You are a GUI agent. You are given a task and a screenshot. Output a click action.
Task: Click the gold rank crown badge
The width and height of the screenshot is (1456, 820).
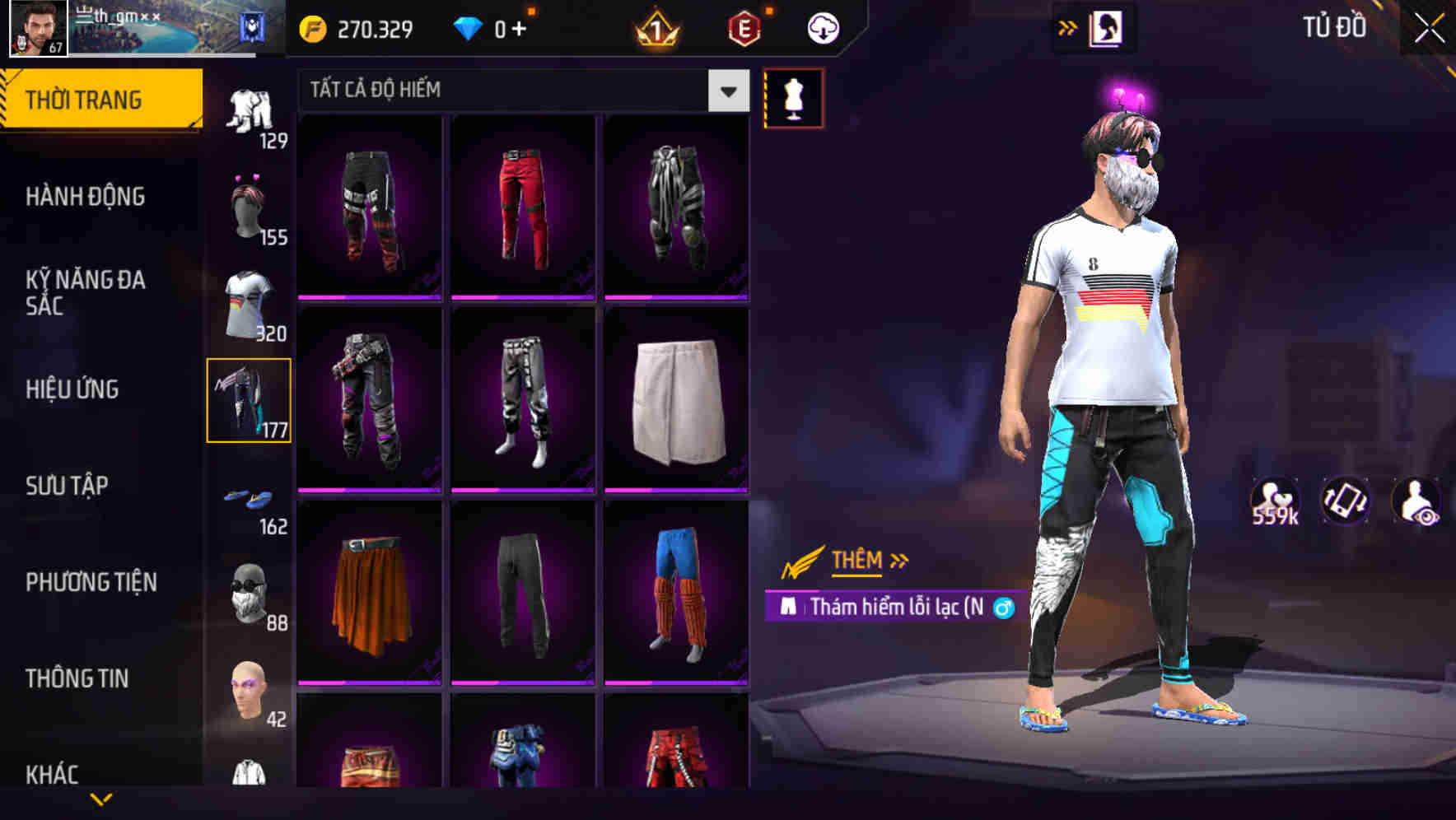pyautogui.click(x=653, y=27)
